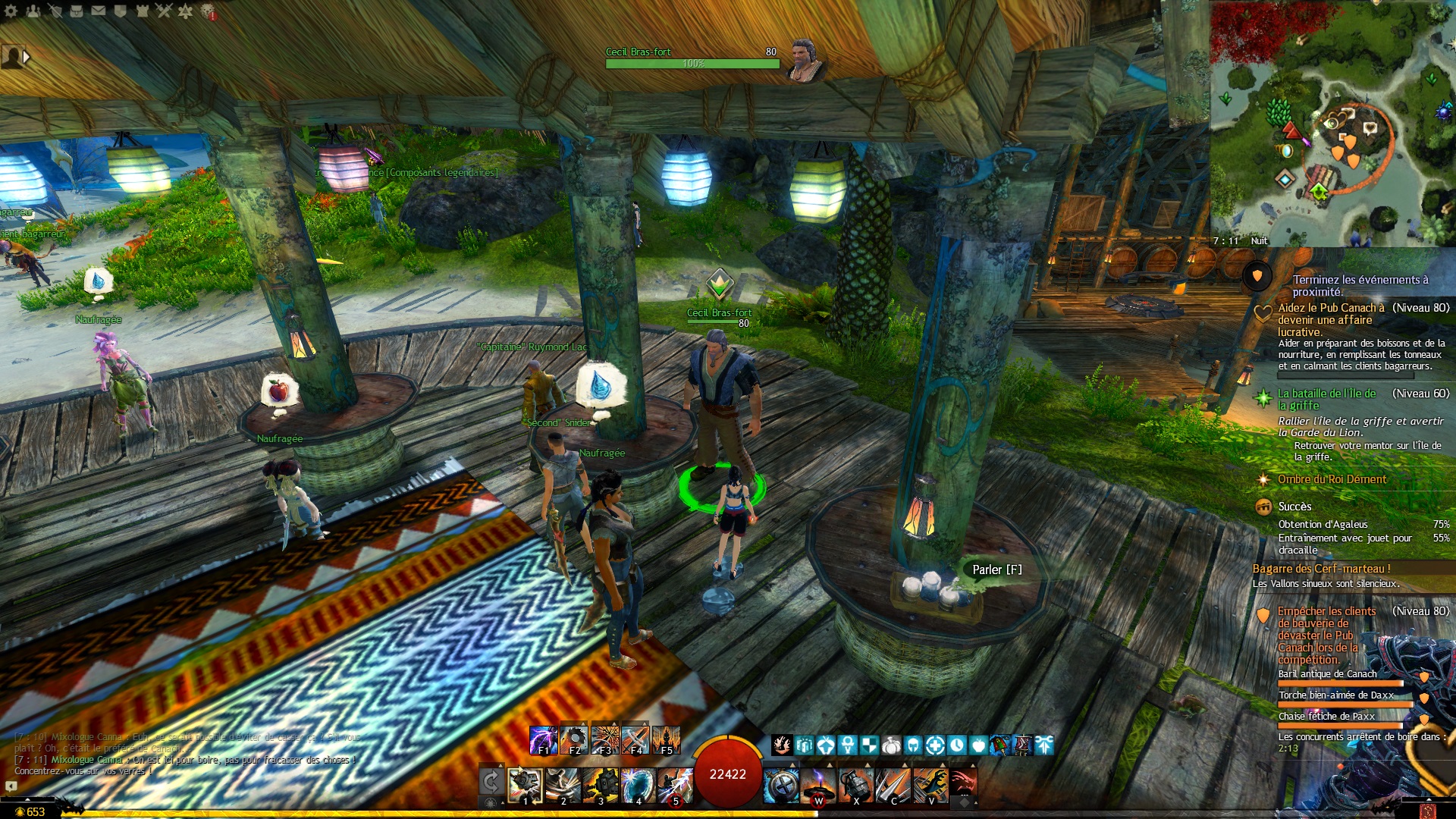Click the waypoint diamond on the minimap
Viewport: 1456px width, 819px height.
1285,180
